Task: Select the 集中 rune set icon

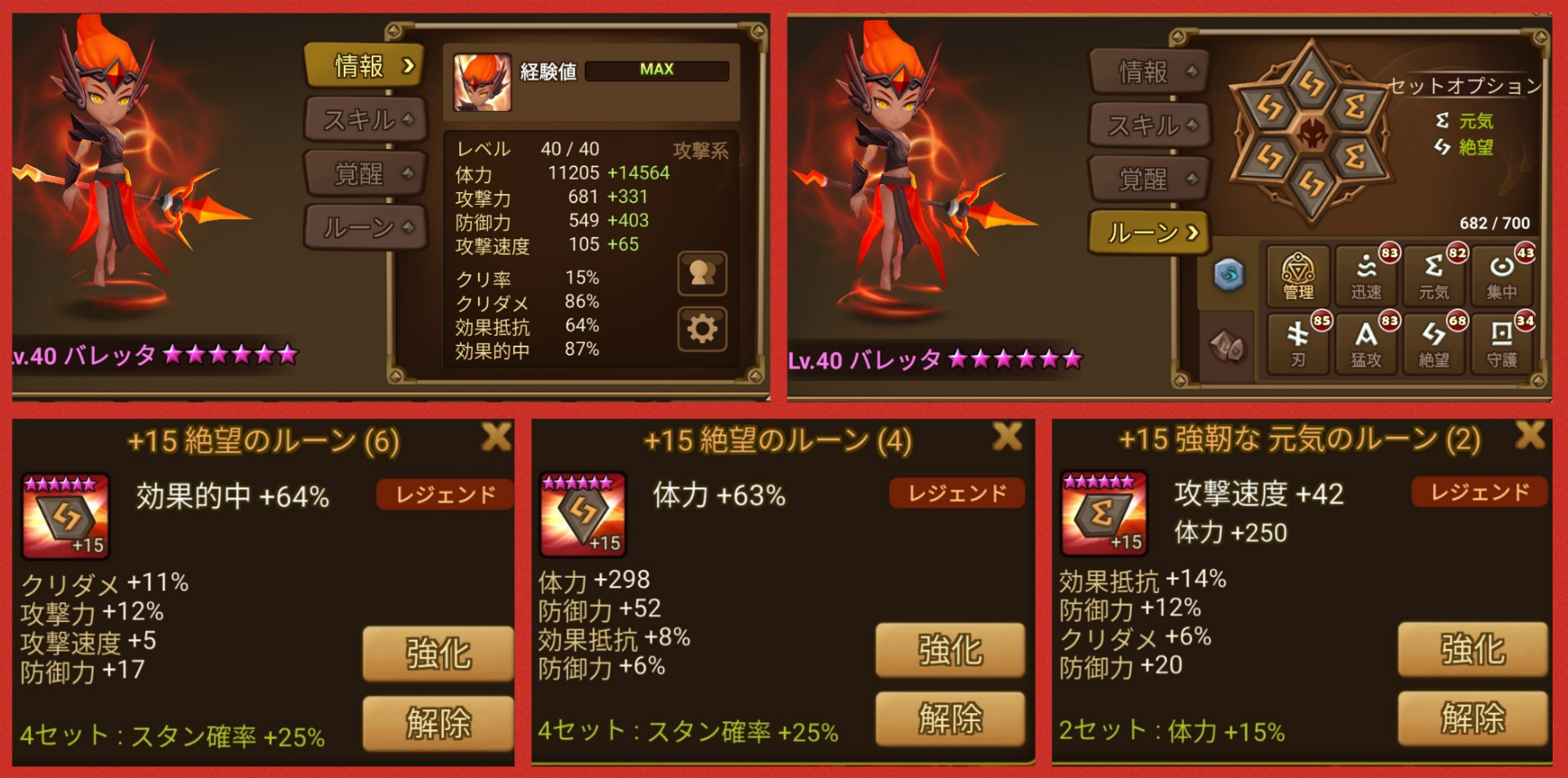Action: click(1503, 275)
